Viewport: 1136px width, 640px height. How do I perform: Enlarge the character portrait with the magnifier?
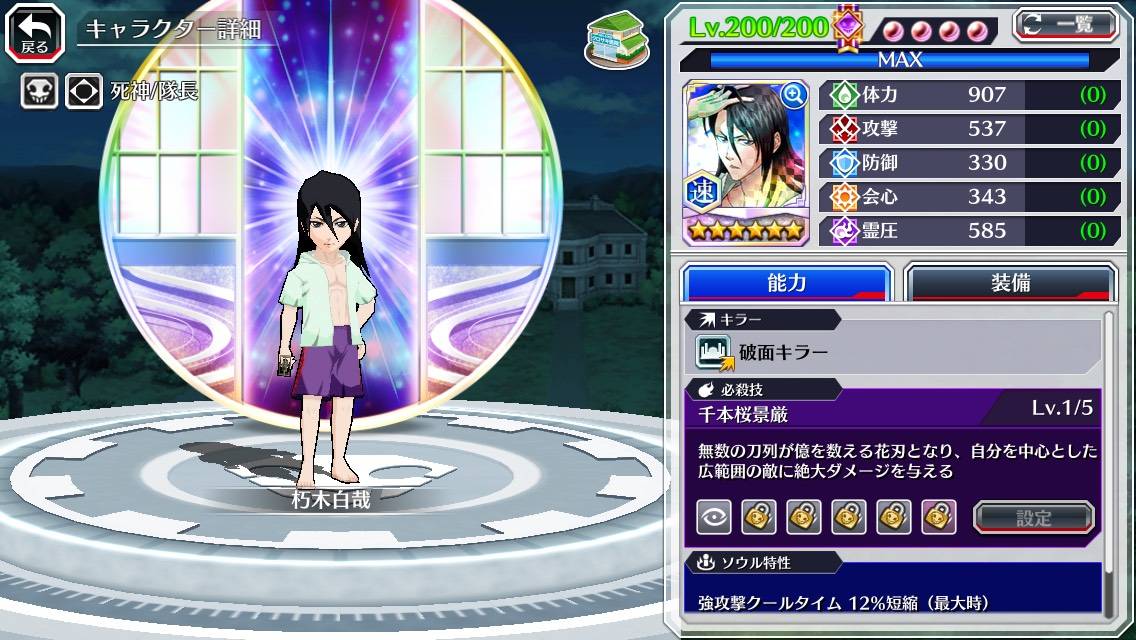point(793,95)
